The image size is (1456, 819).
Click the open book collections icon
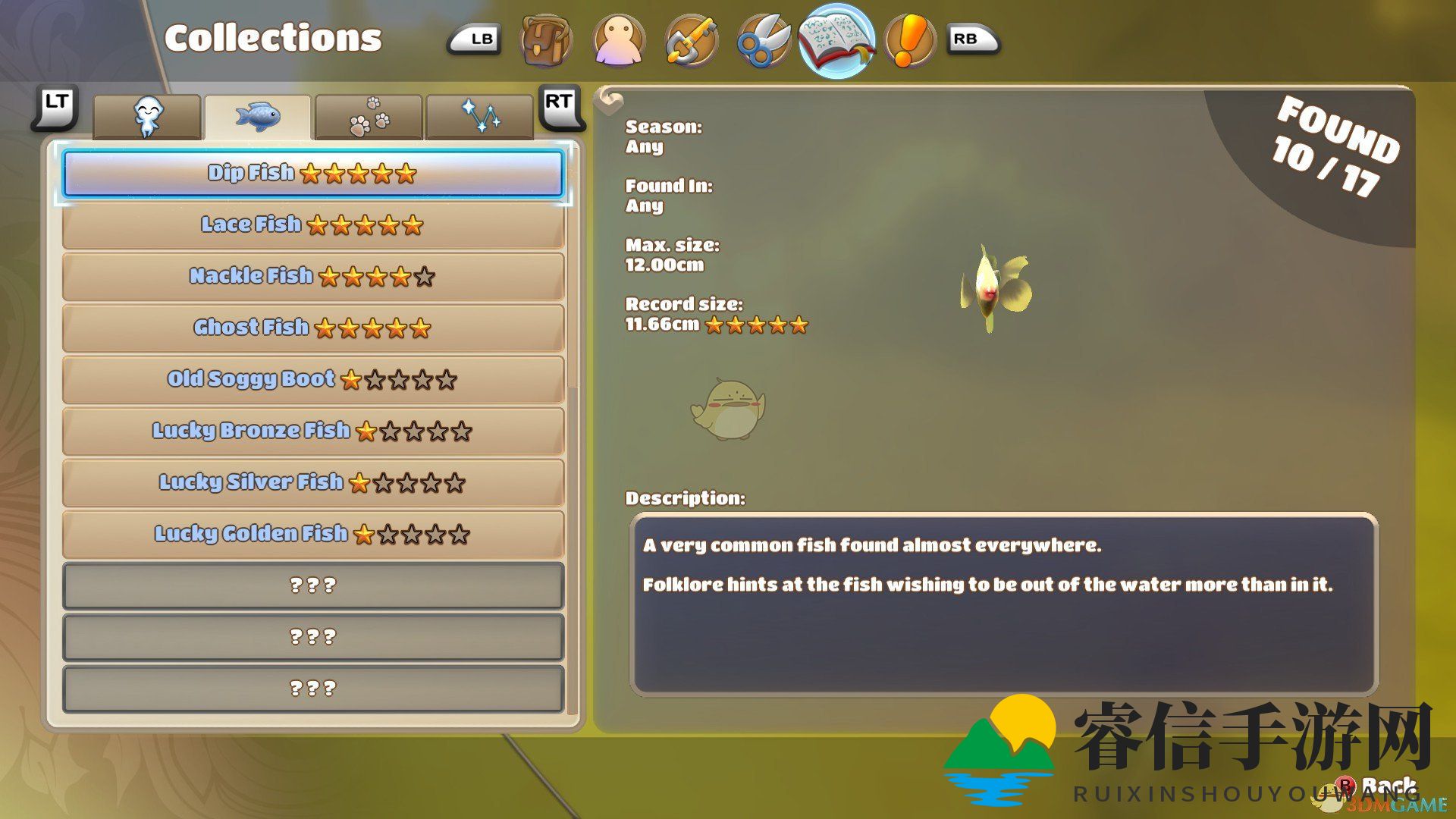pyautogui.click(x=836, y=40)
